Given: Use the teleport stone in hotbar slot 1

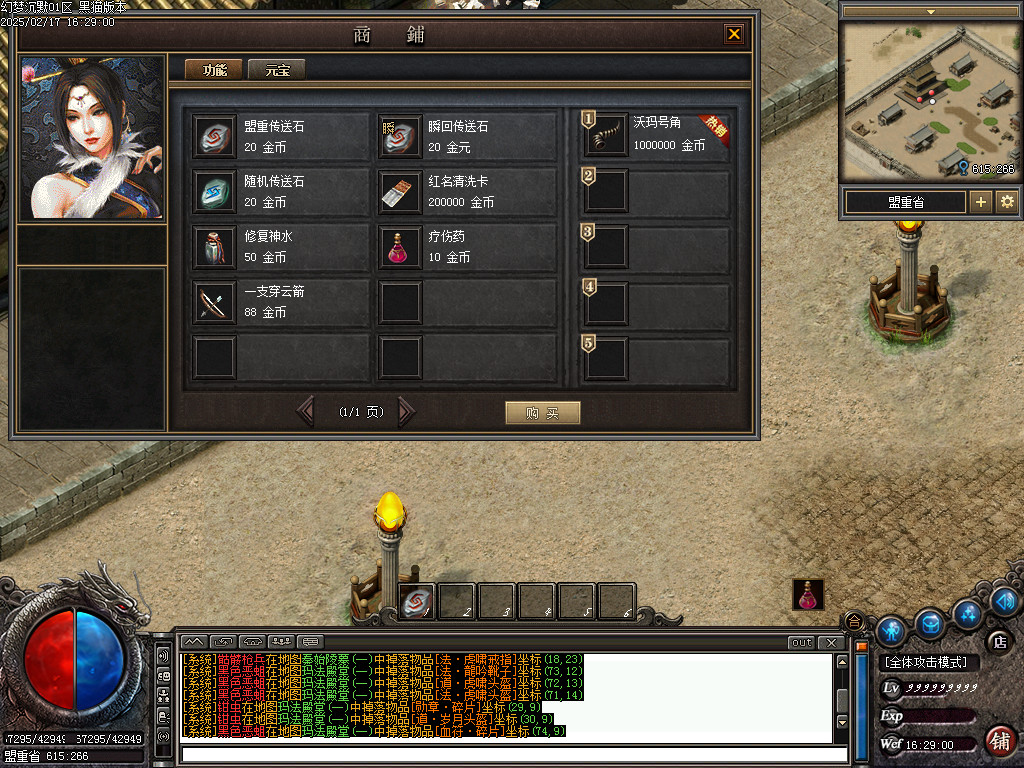Looking at the screenshot, I should tap(417, 600).
